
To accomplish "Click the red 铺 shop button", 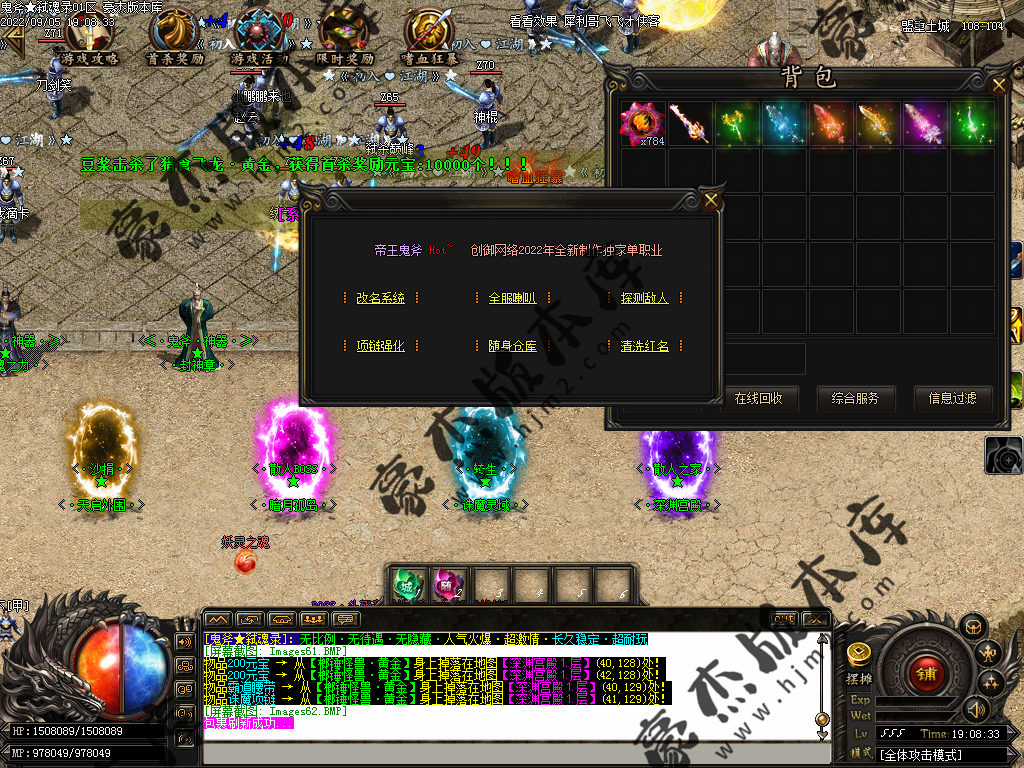I will pos(925,675).
